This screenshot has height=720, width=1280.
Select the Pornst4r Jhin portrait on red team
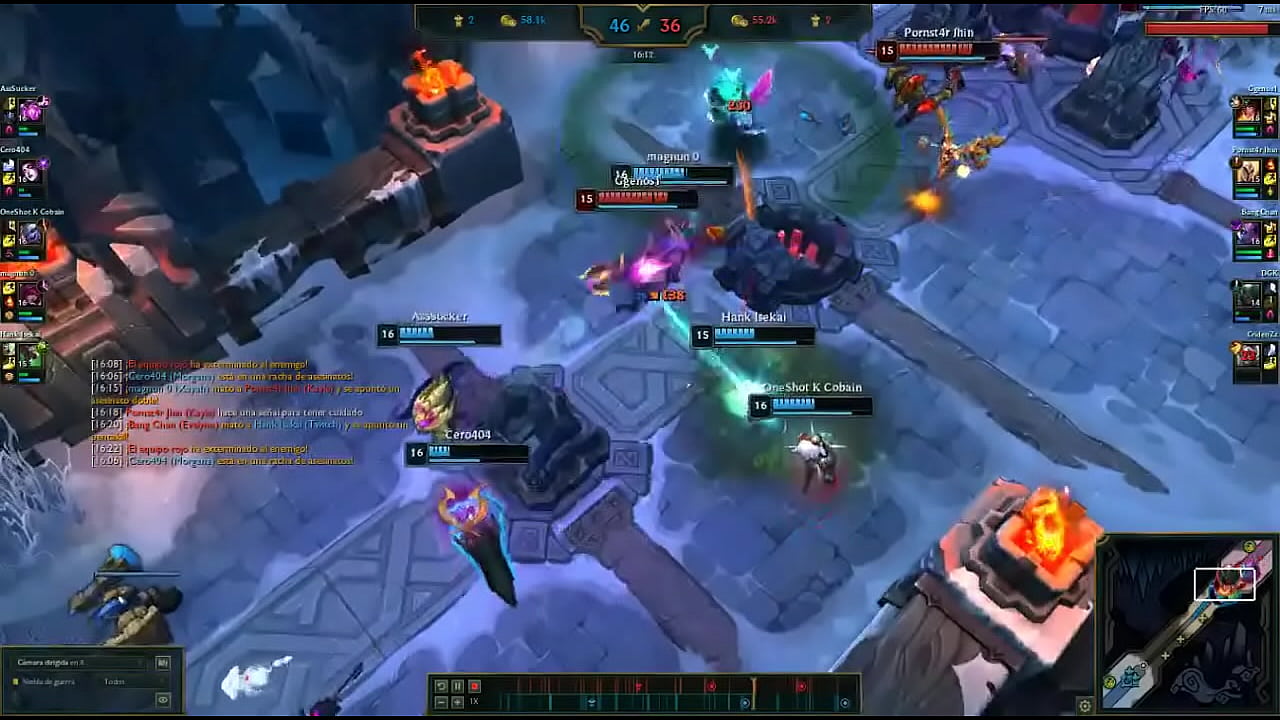[x=1250, y=173]
